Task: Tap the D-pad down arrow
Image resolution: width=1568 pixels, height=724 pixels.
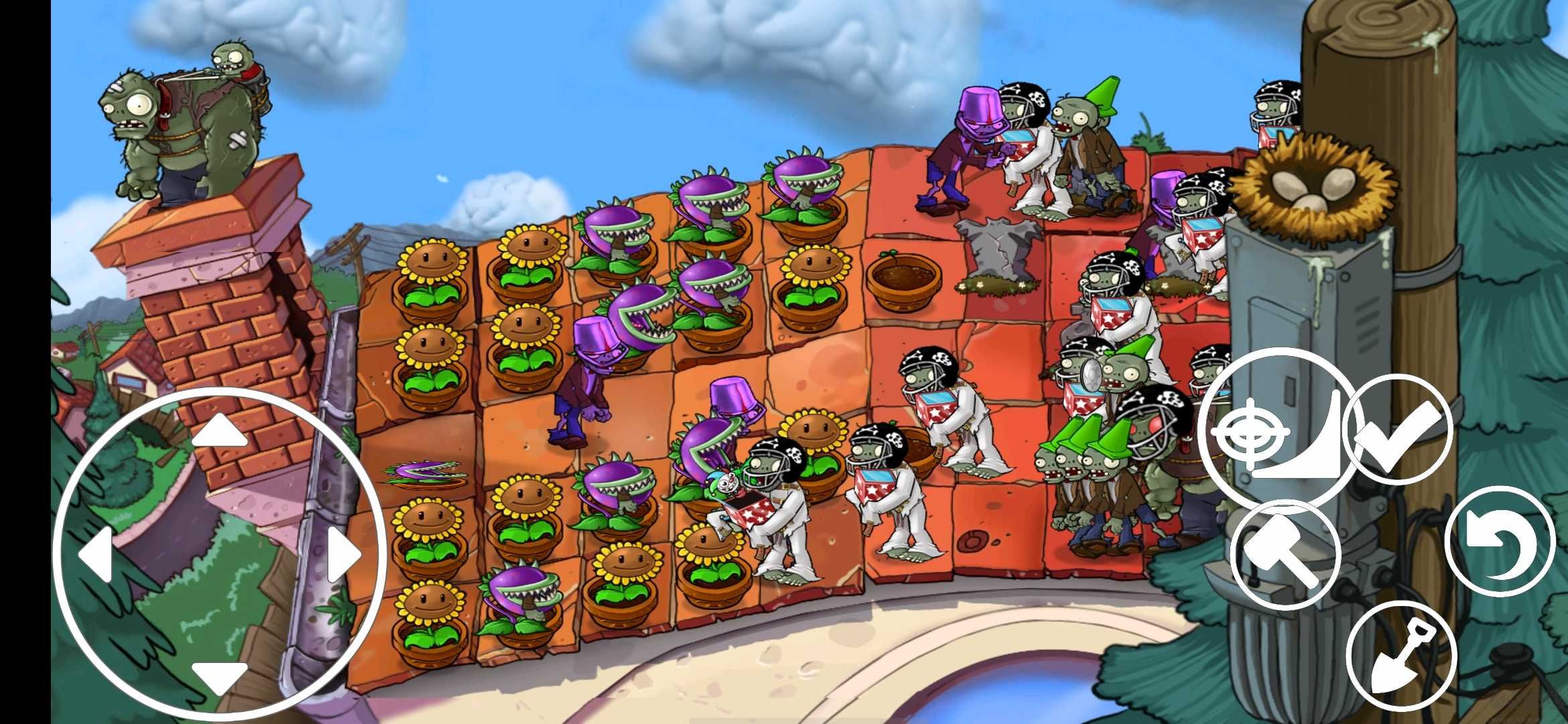Action: [x=219, y=676]
